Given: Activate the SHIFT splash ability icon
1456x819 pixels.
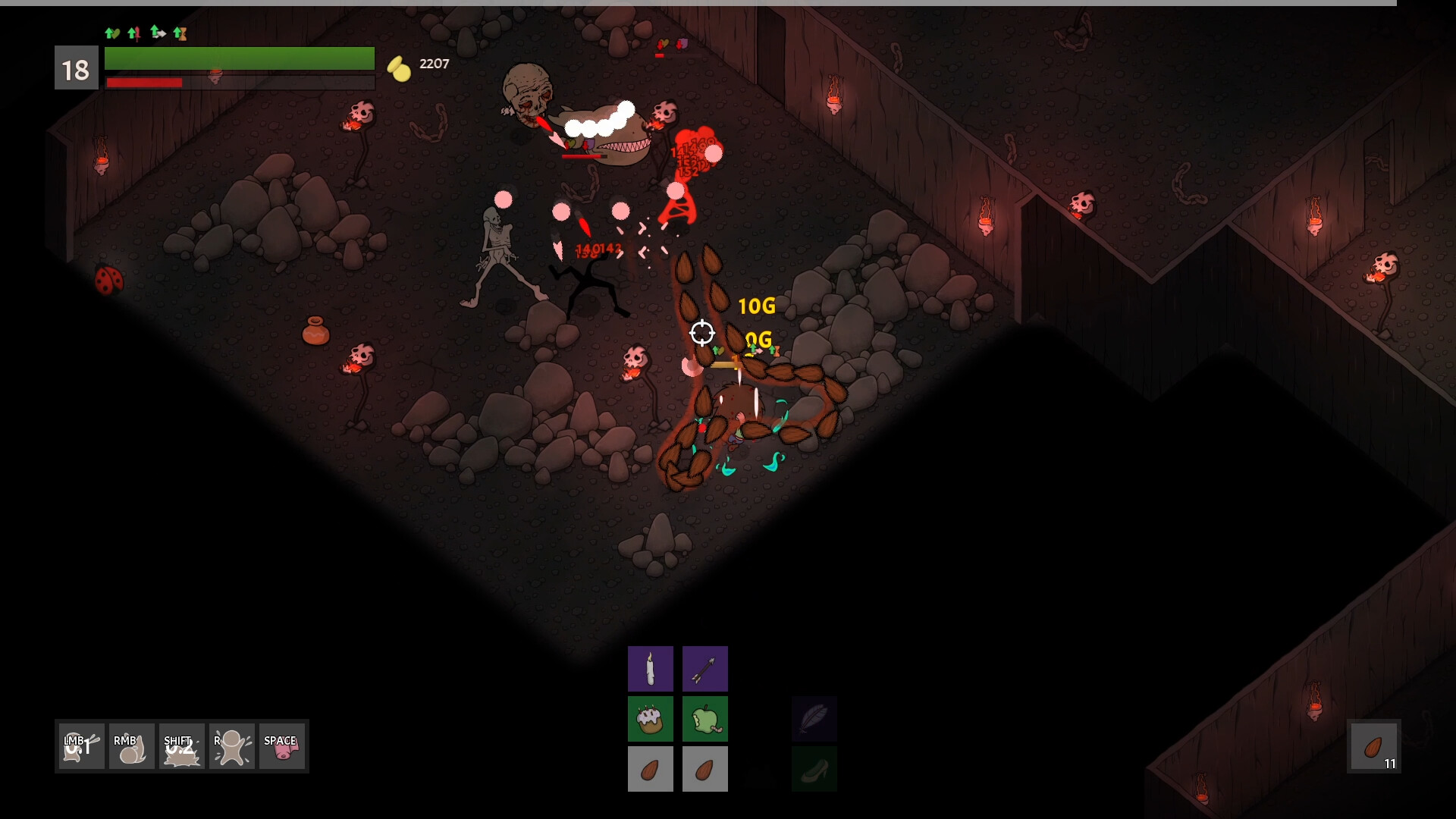Looking at the screenshot, I should (180, 746).
